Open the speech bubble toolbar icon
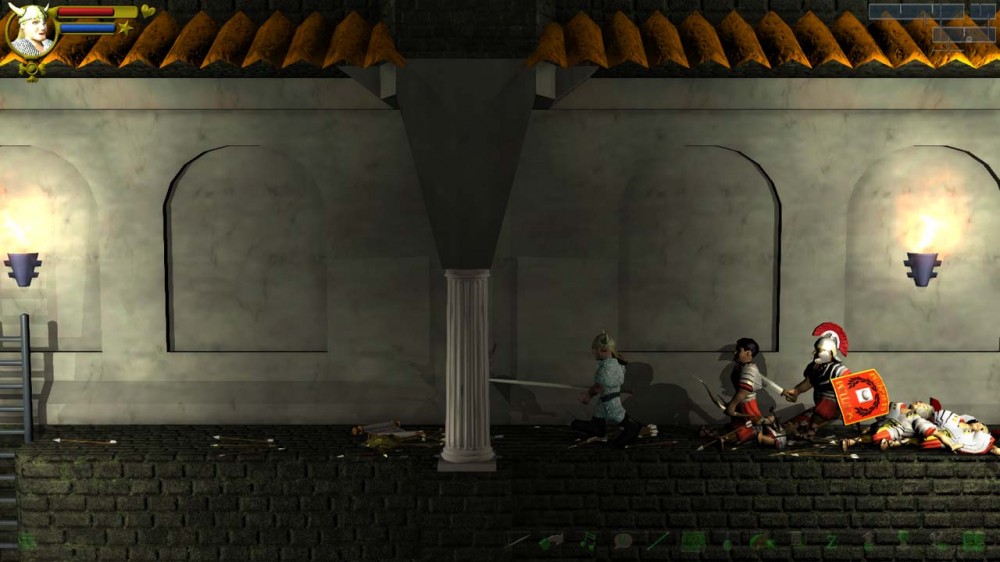1000x562 pixels. click(x=622, y=541)
